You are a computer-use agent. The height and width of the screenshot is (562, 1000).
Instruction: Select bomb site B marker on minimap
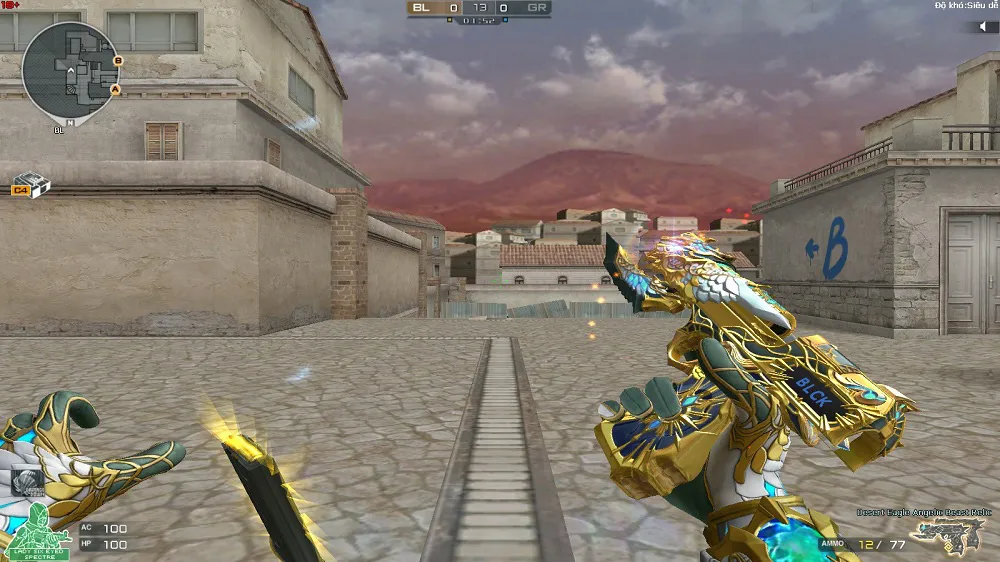click(x=118, y=61)
